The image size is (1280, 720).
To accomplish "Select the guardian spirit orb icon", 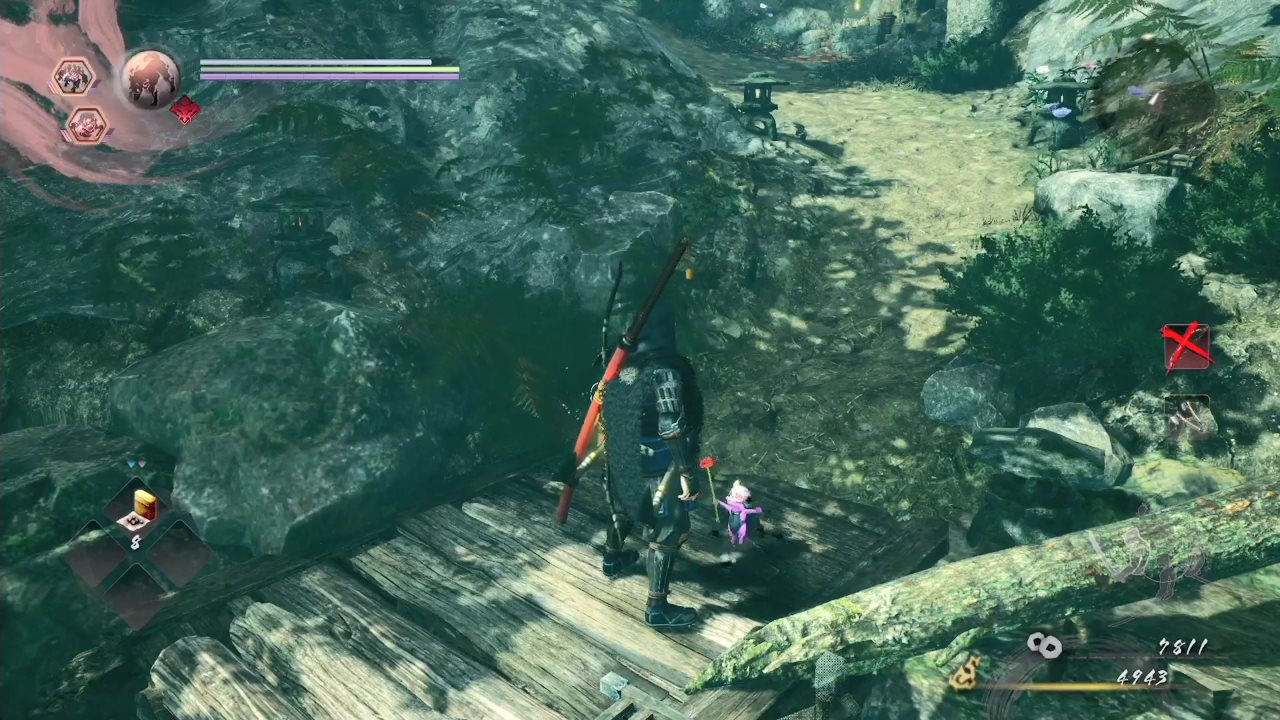I will [x=151, y=79].
